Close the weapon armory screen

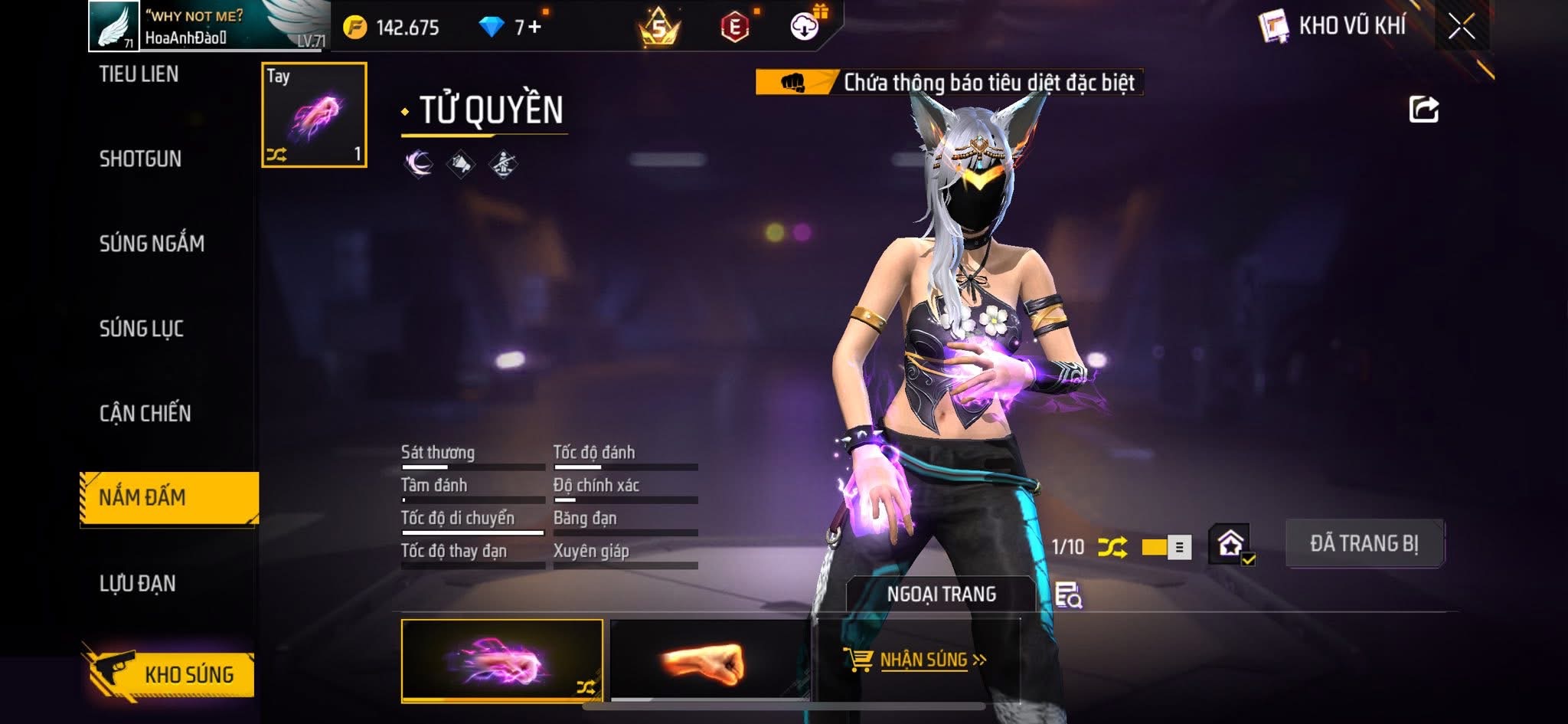point(1461,27)
